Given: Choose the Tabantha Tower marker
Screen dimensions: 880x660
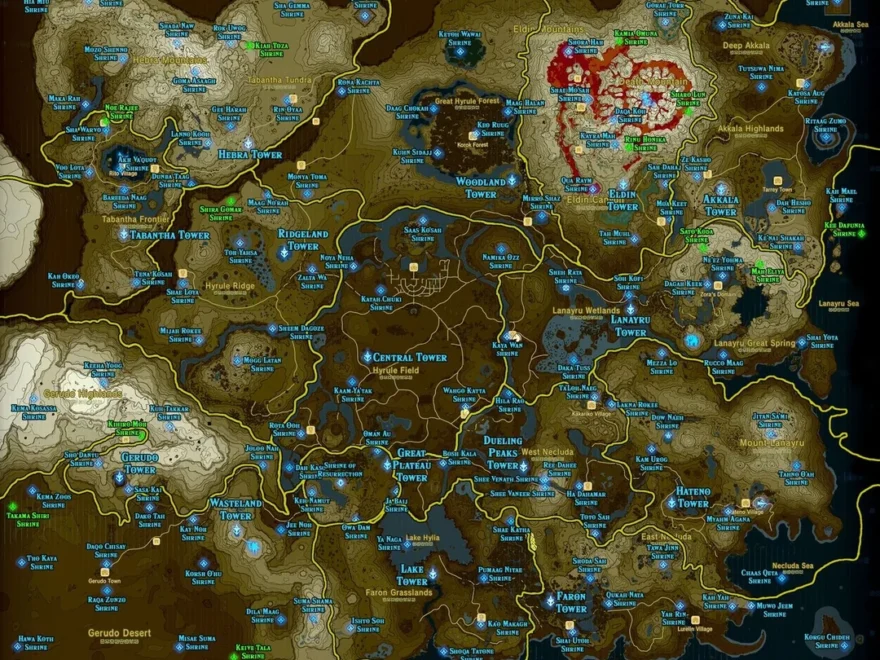Looking at the screenshot, I should pyautogui.click(x=124, y=235).
